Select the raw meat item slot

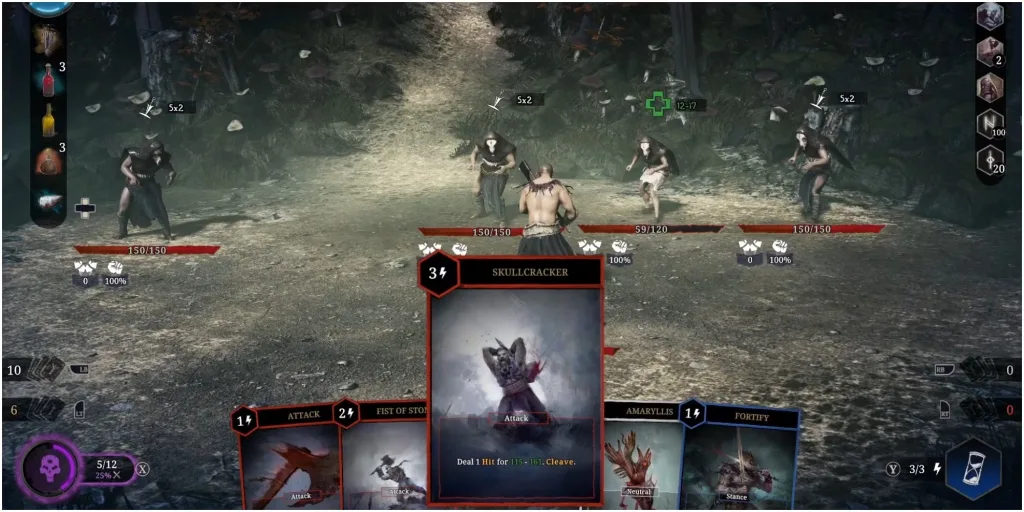coord(47,201)
